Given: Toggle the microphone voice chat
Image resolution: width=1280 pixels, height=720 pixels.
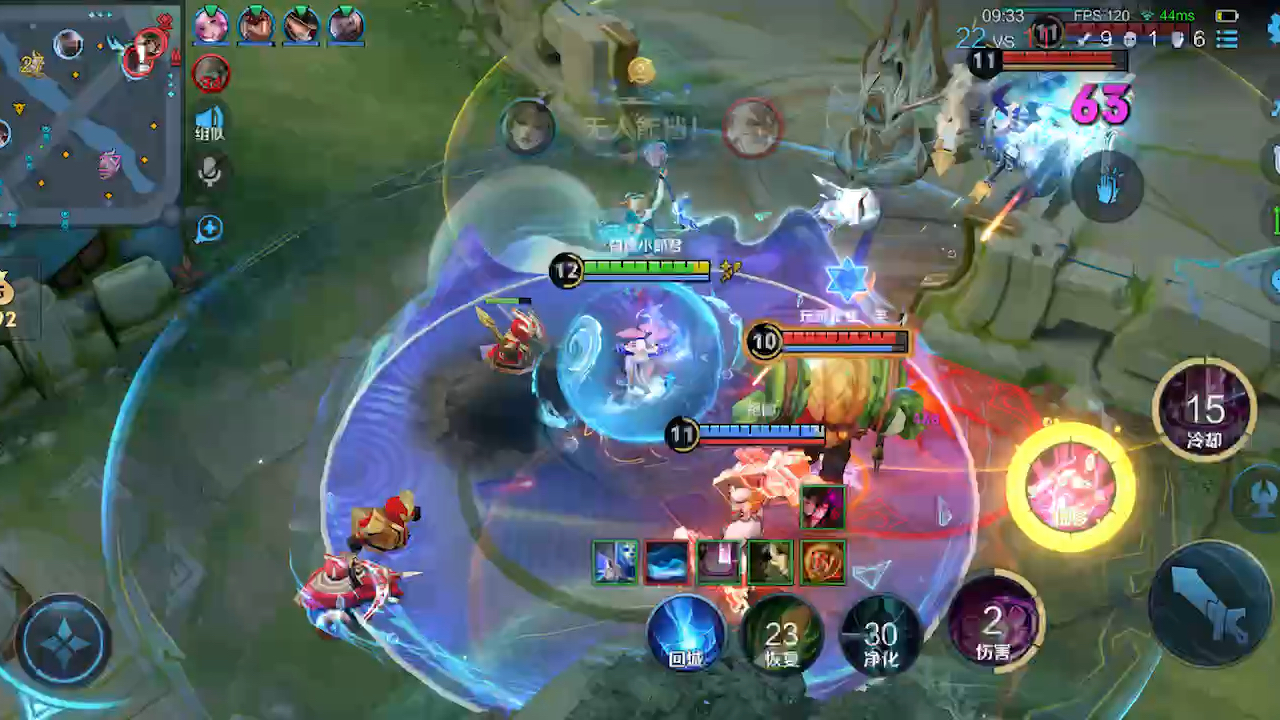Looking at the screenshot, I should click(209, 172).
